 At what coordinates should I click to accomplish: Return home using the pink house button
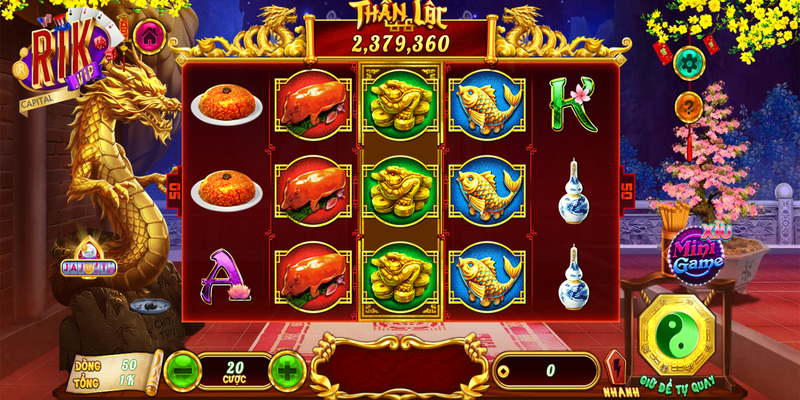[149, 35]
